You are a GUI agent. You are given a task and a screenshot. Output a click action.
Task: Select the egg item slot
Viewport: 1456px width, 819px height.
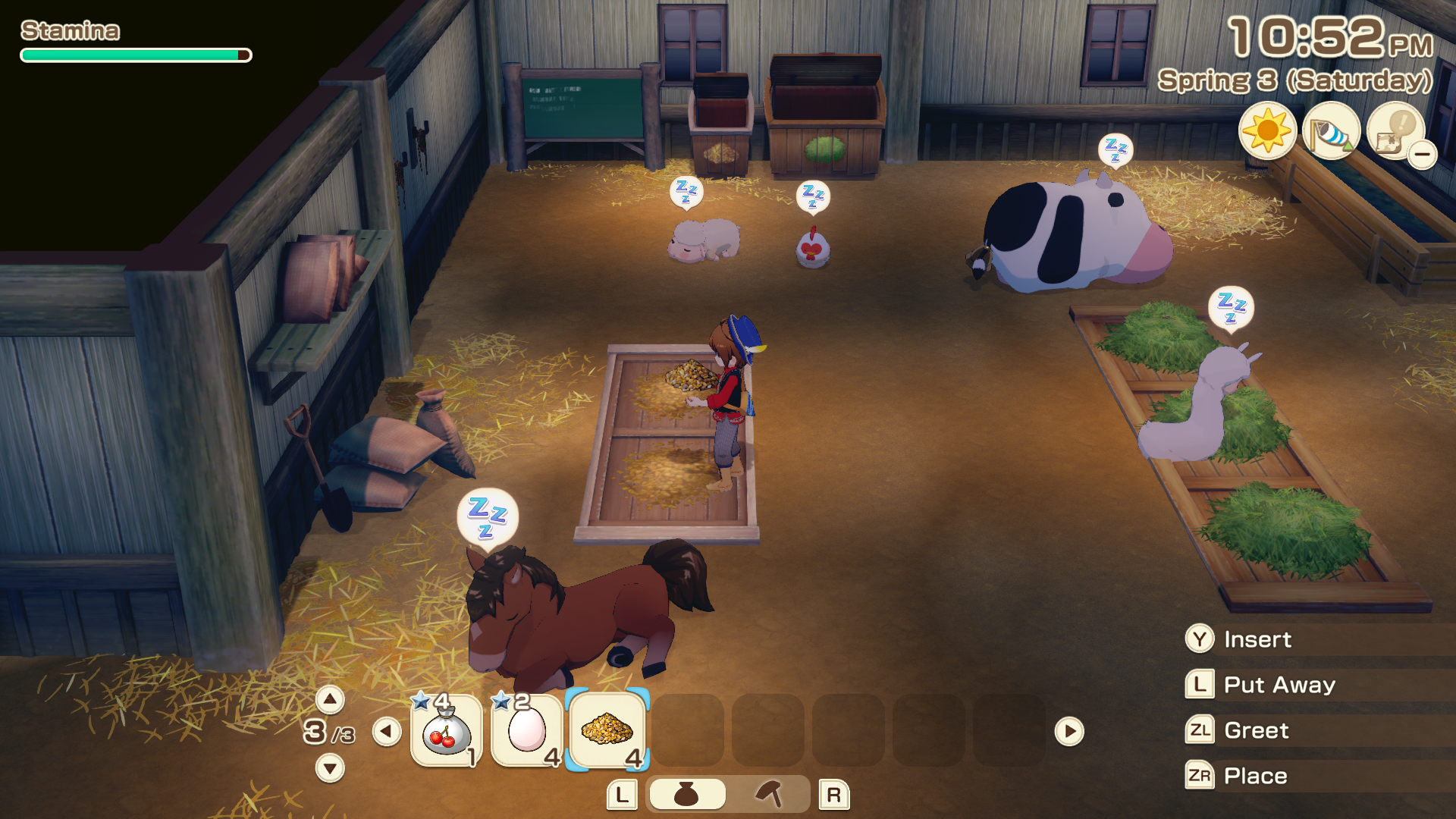click(x=527, y=731)
